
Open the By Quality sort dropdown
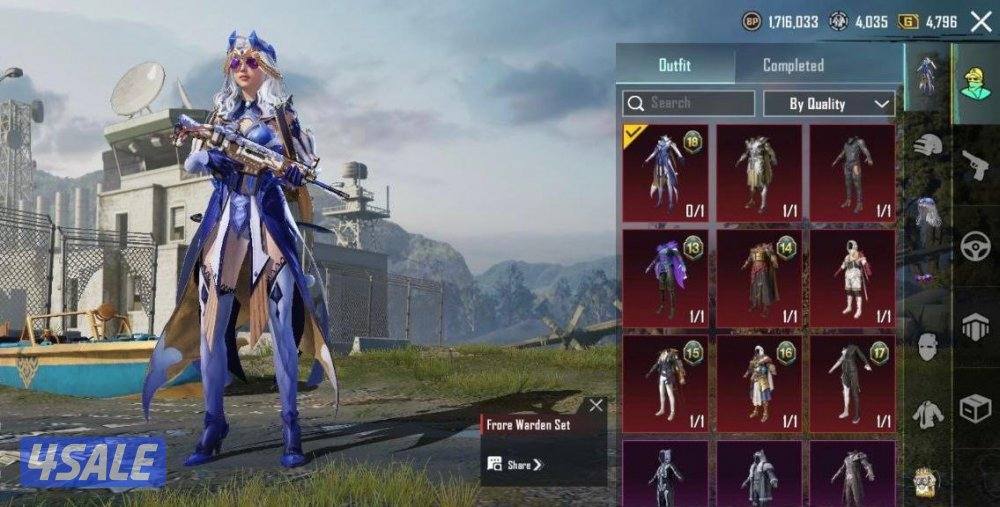829,103
